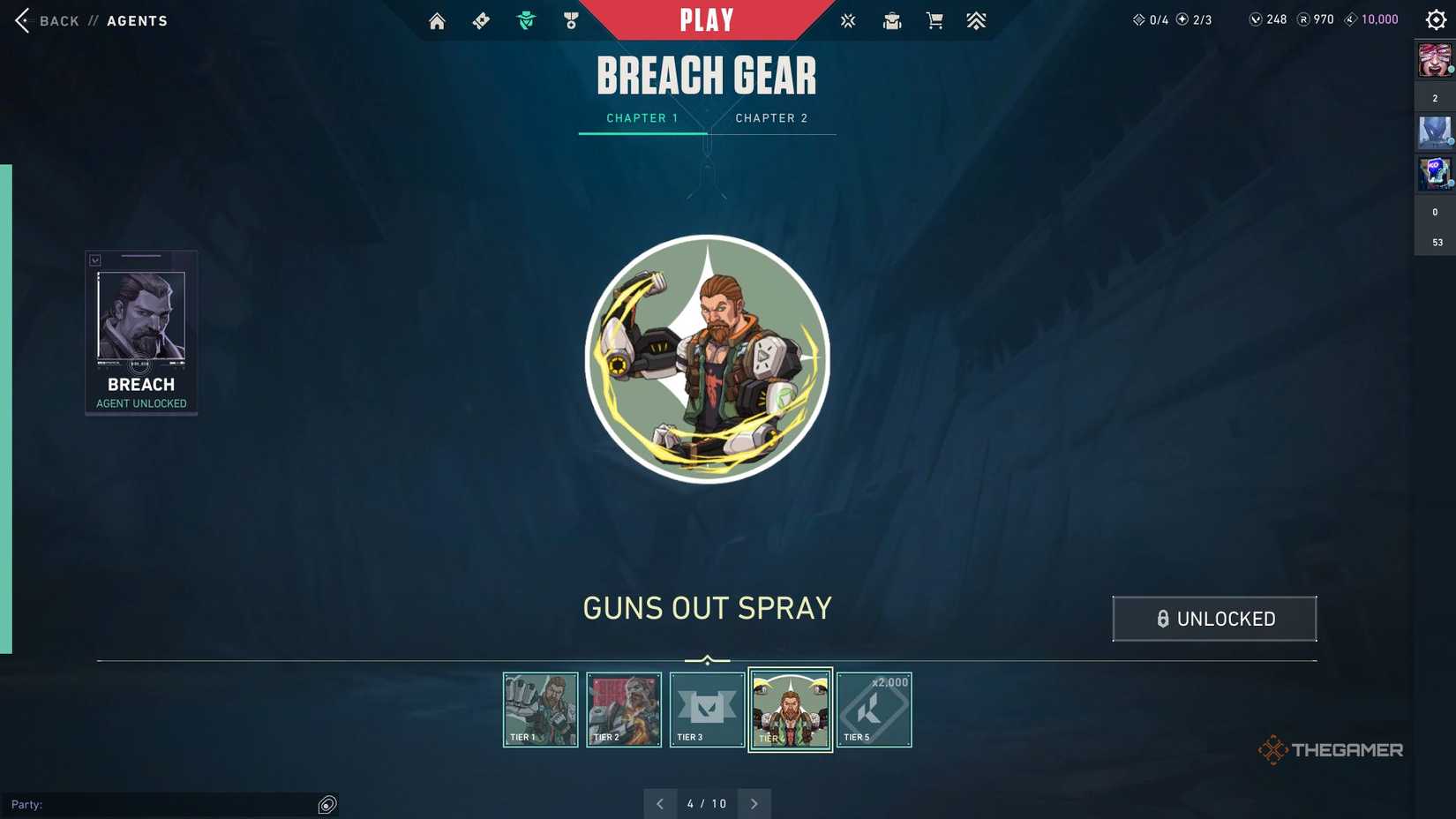This screenshot has height=819, width=1456.
Task: Open the Home screen
Action: 437,20
